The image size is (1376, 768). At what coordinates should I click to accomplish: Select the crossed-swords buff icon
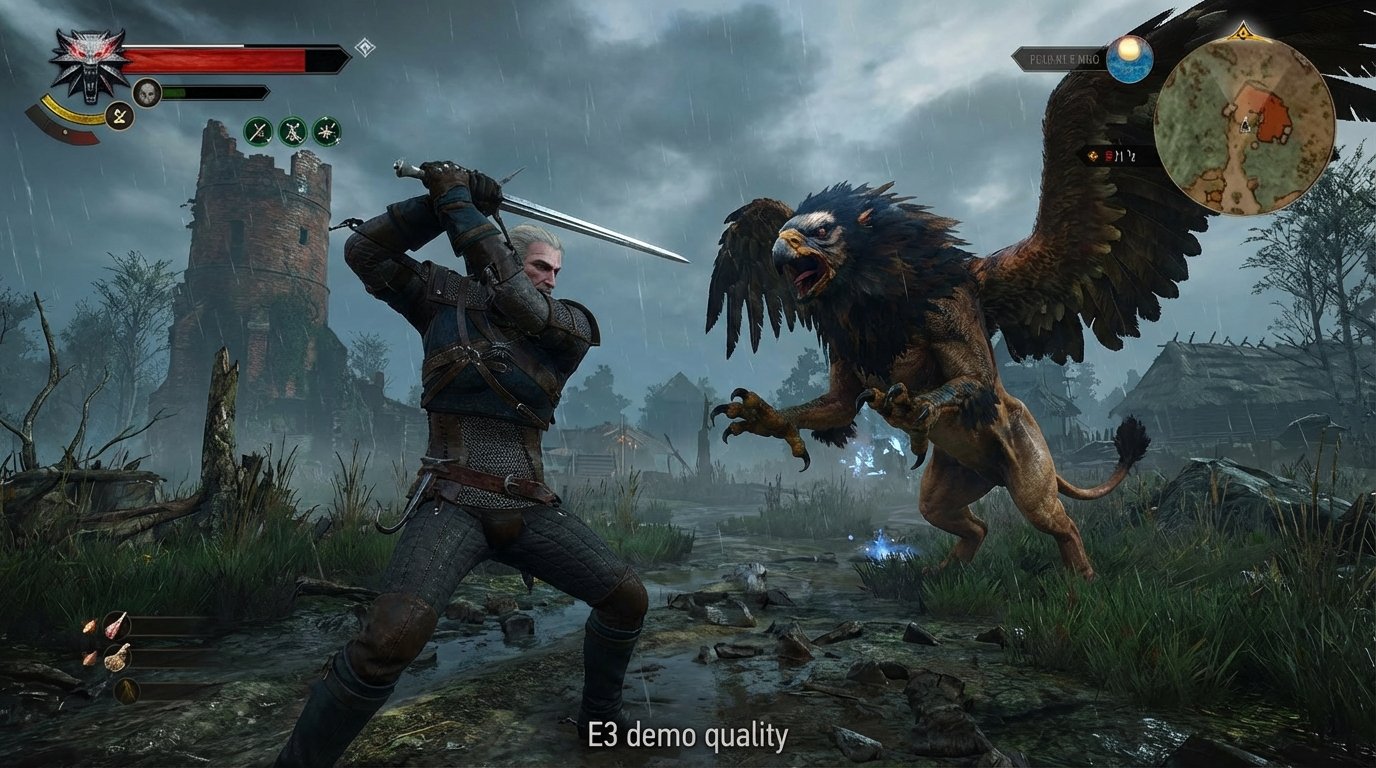pyautogui.click(x=292, y=132)
